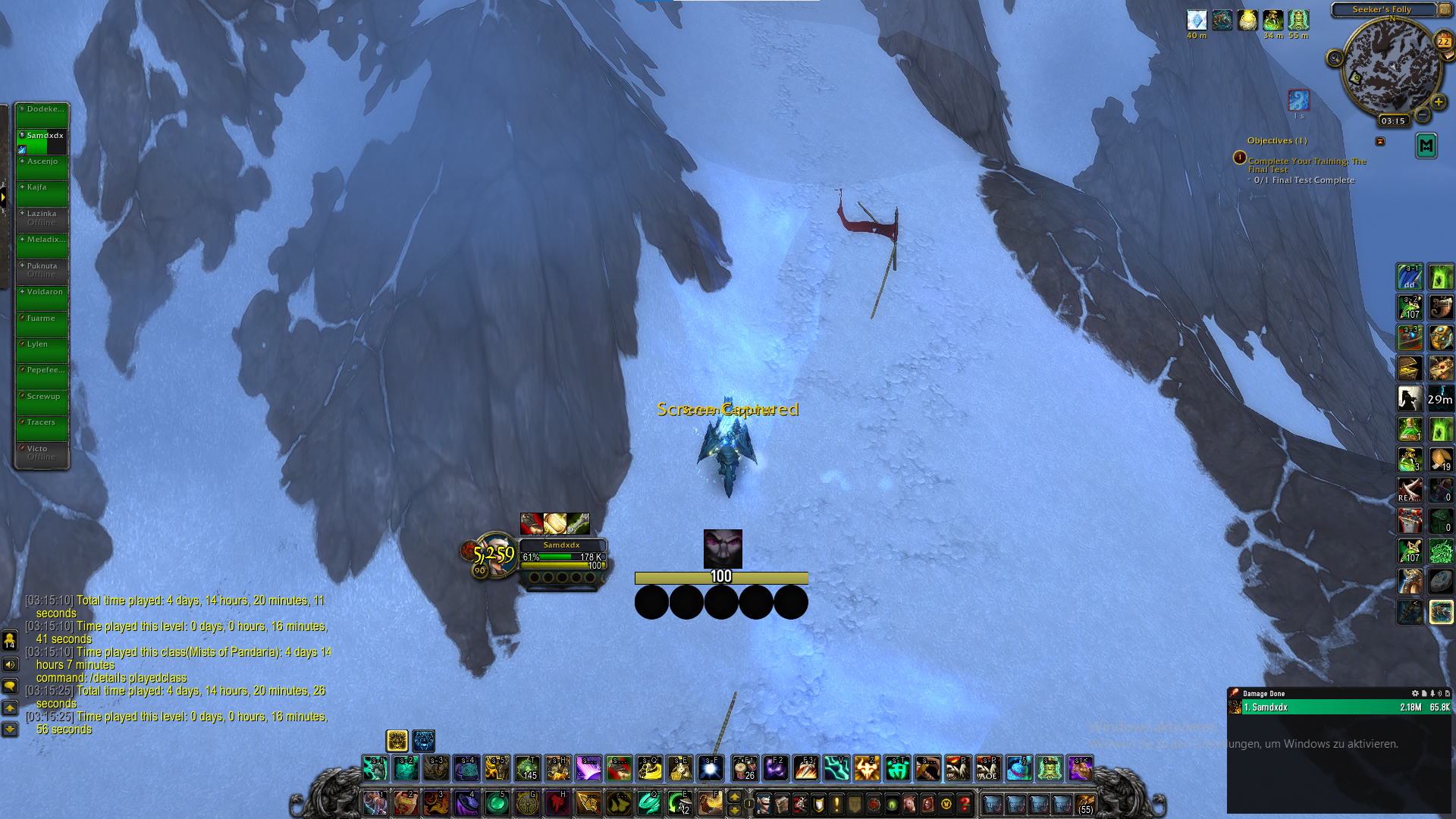Zoom out the minimap with the minus button
This screenshot has height=819, width=1456.
[1423, 115]
